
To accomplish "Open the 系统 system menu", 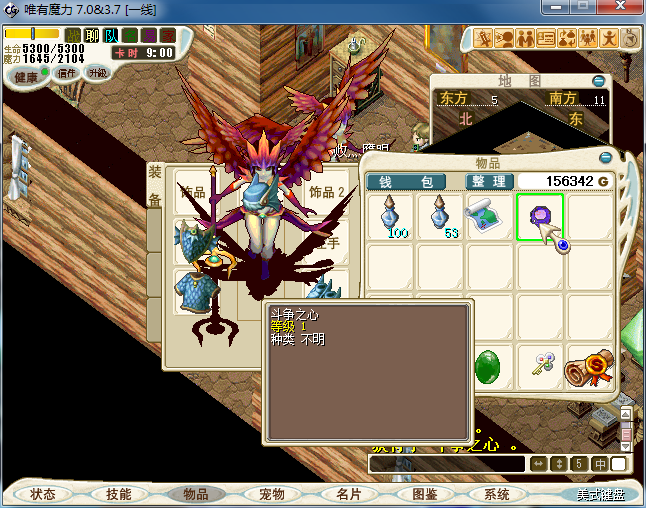I will (x=497, y=494).
